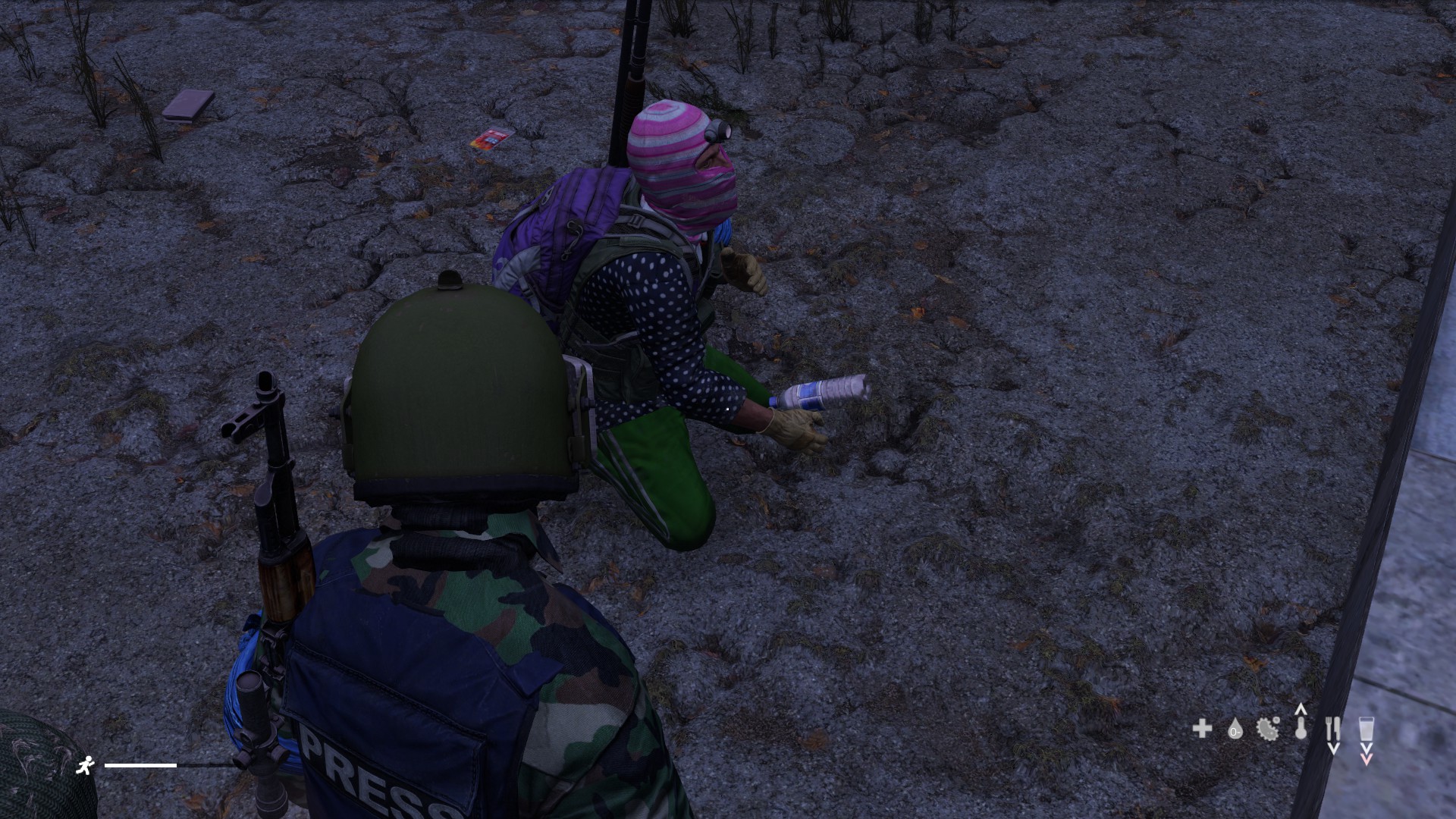Viewport: 1456px width, 819px height.
Task: Click the running figure stamina icon
Action: coord(86,766)
